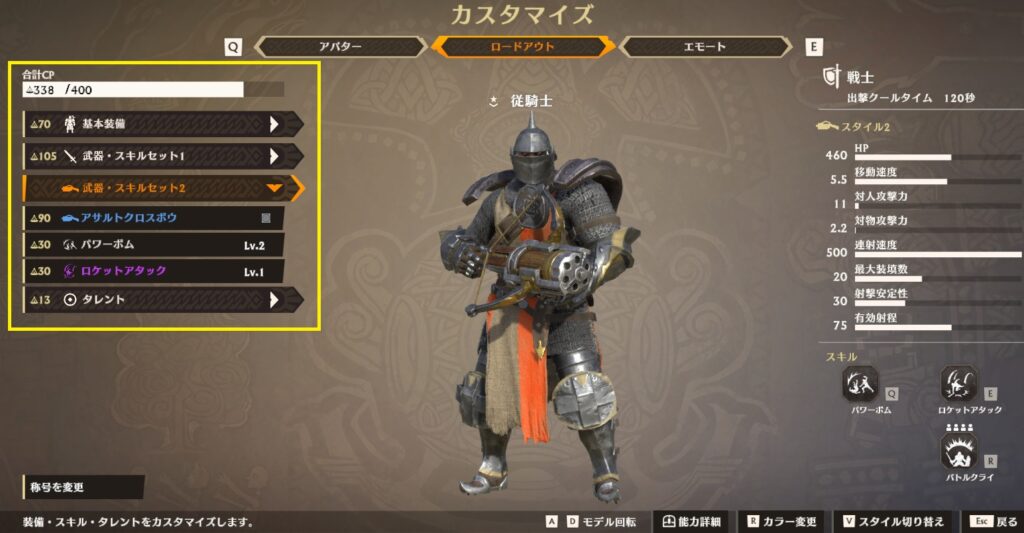Select the ロードアウト tab
This screenshot has height=533, width=1024.
[523, 47]
